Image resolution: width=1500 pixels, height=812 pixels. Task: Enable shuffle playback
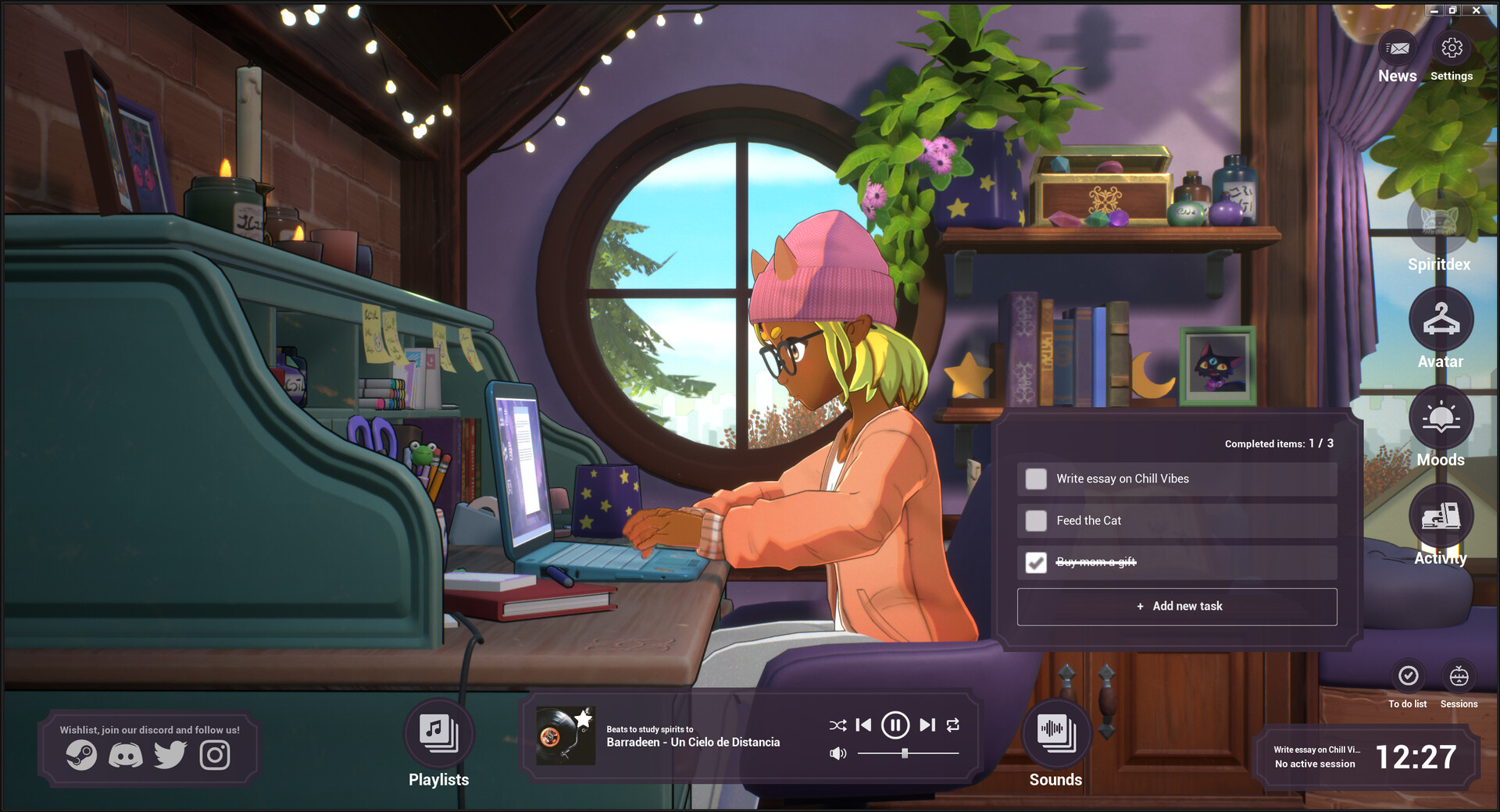pos(837,725)
